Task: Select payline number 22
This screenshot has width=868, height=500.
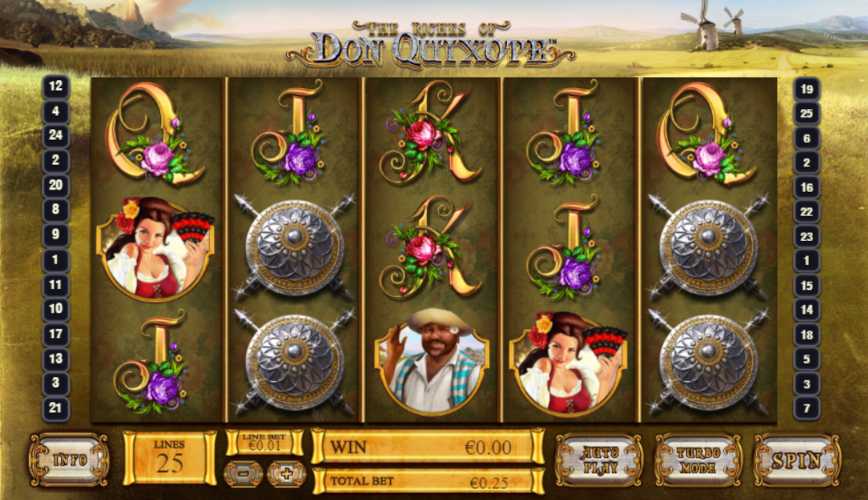Action: (806, 211)
